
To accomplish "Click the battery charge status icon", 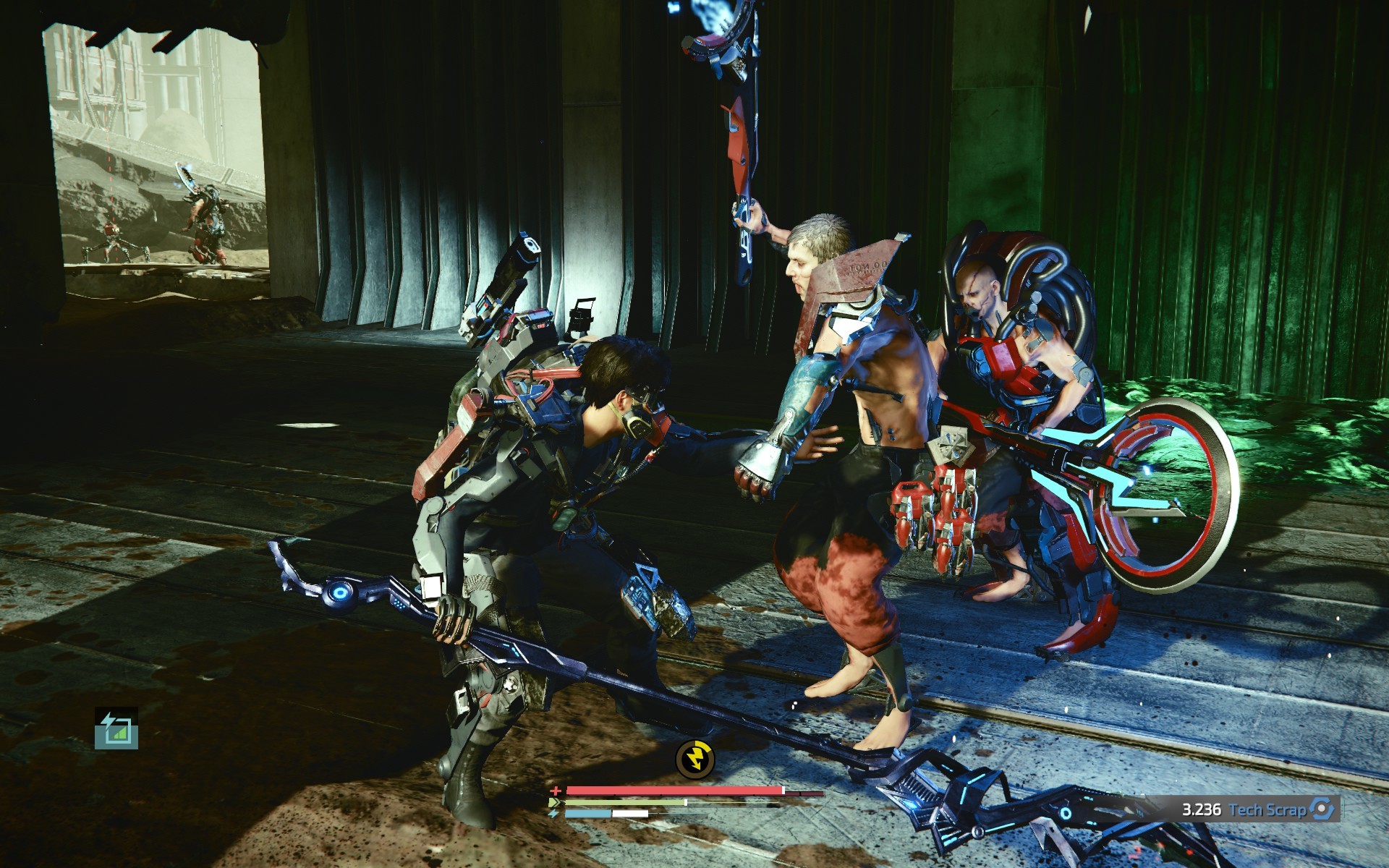I will 116,728.
